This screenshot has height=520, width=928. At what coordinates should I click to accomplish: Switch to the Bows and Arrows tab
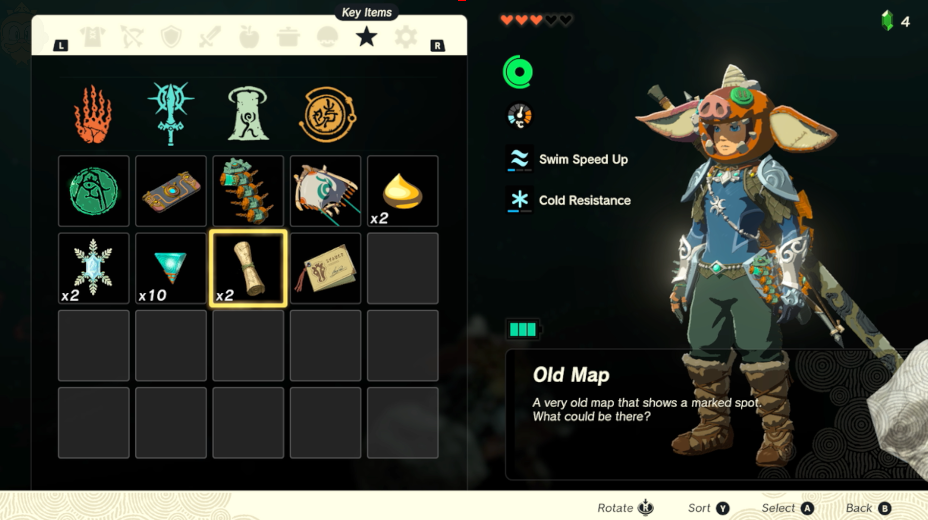(x=132, y=38)
